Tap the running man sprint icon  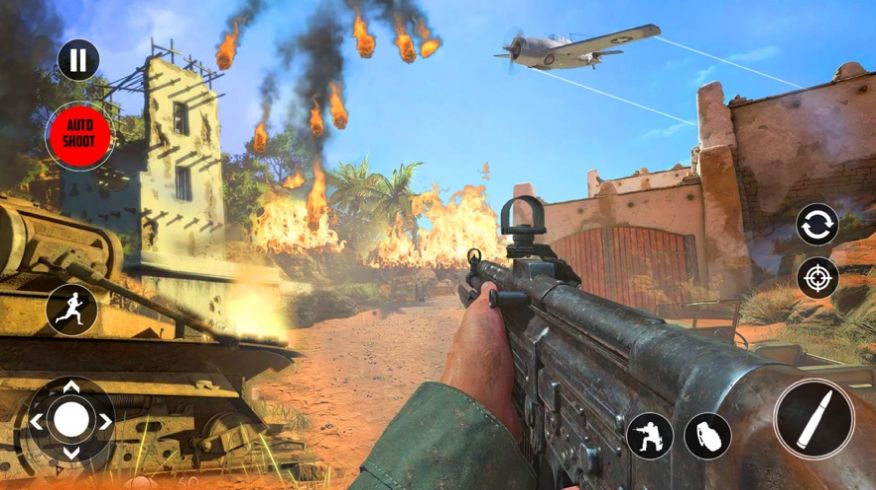[x=72, y=310]
